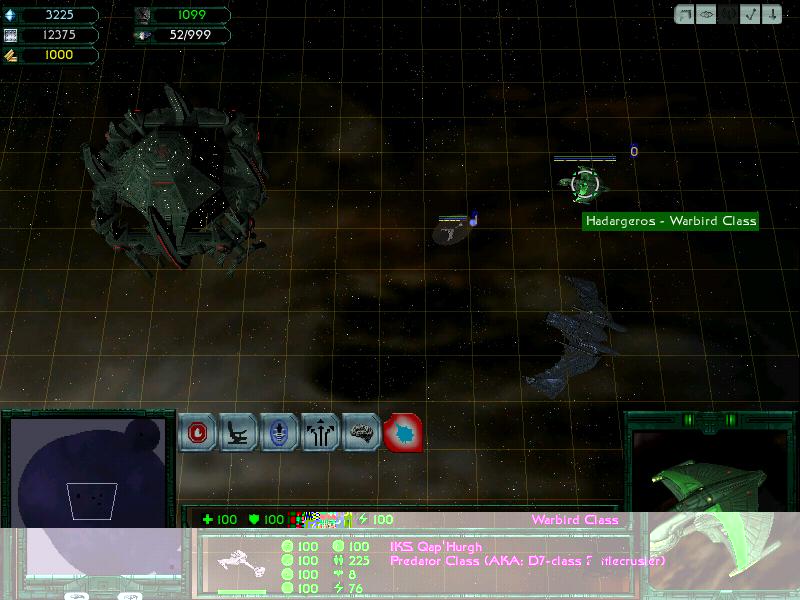
Task: Open the brain-icon AI command button
Action: tap(362, 433)
